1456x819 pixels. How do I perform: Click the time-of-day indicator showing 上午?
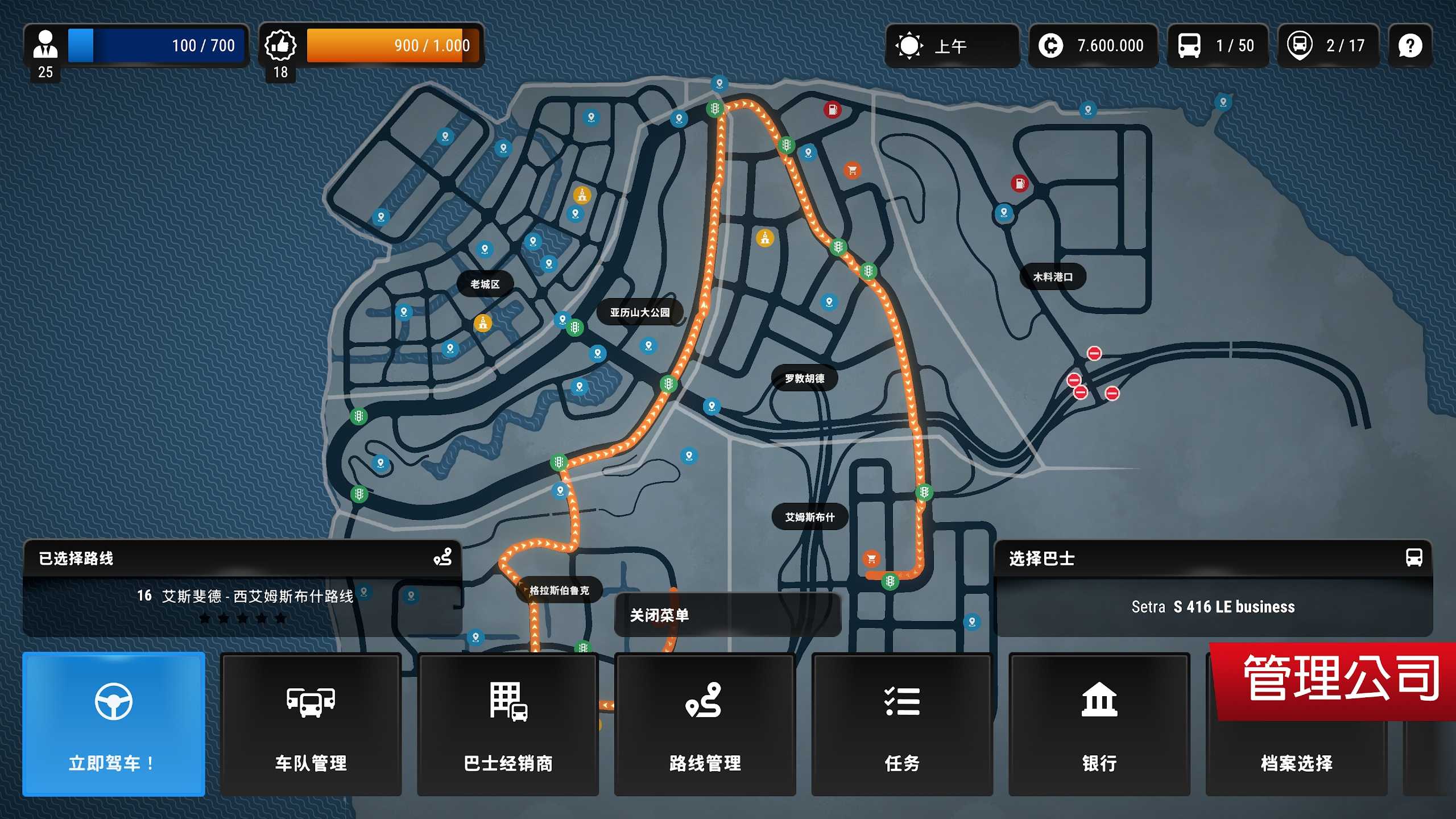tap(952, 45)
